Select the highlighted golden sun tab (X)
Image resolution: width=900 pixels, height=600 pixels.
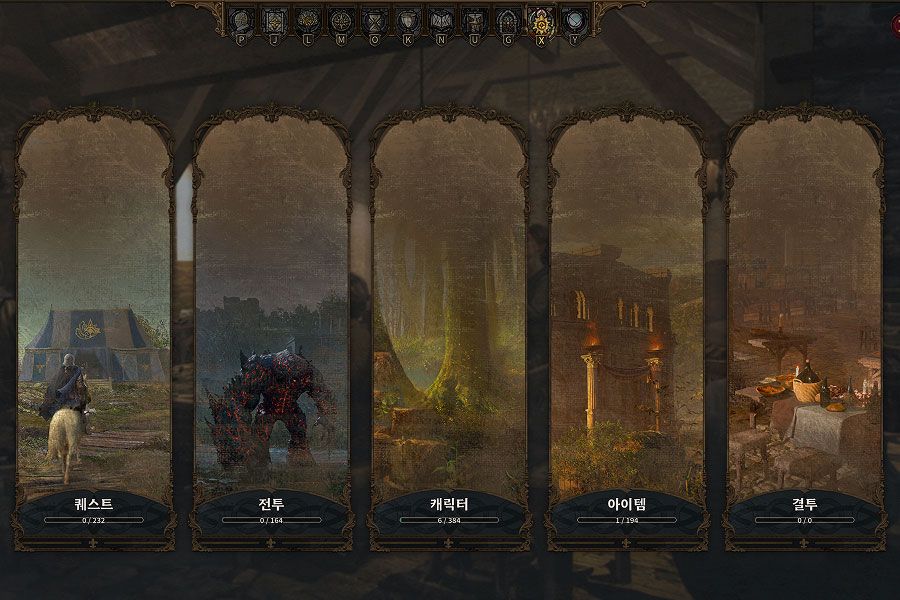coord(541,19)
